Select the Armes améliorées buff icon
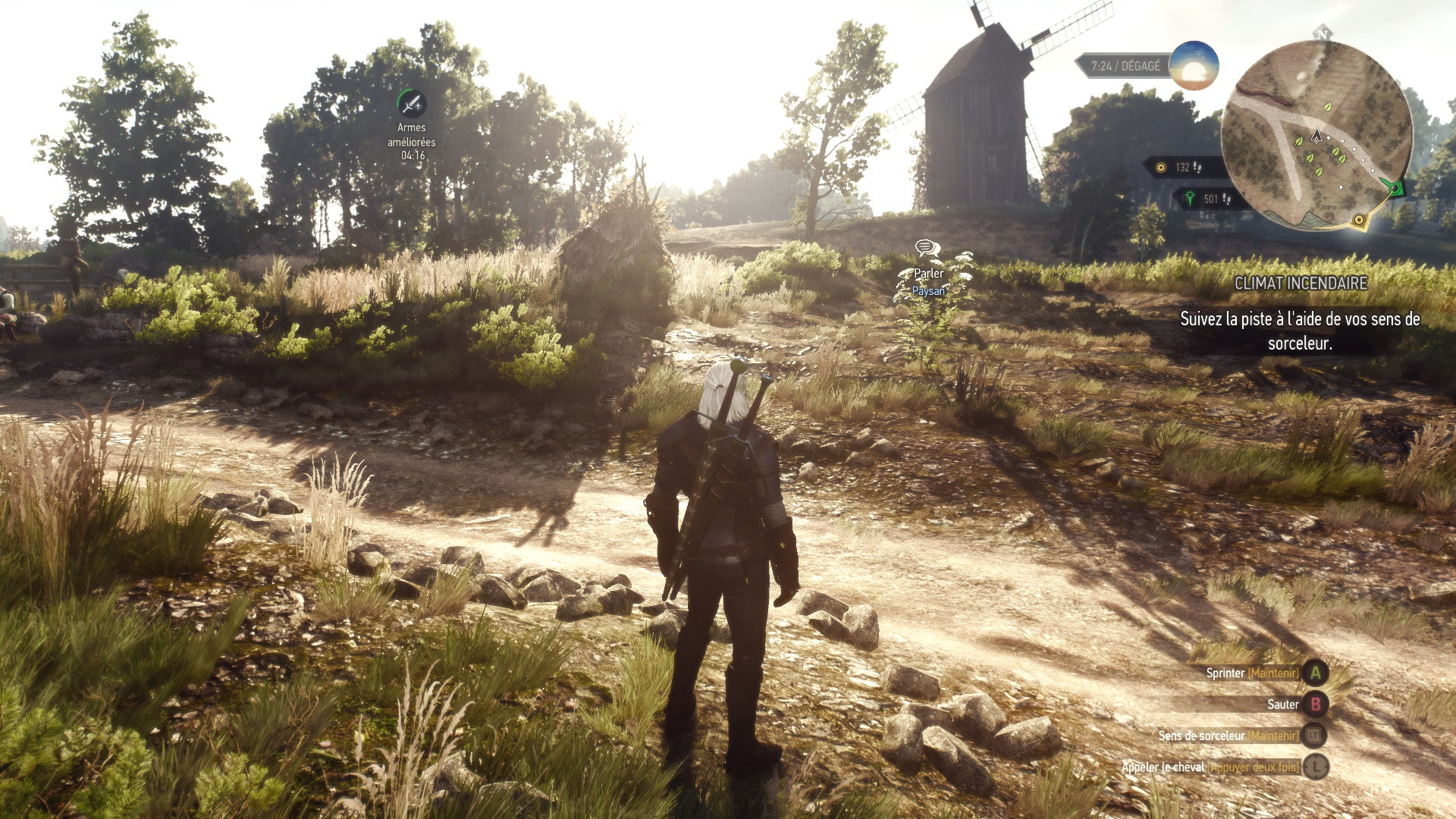 [411, 103]
